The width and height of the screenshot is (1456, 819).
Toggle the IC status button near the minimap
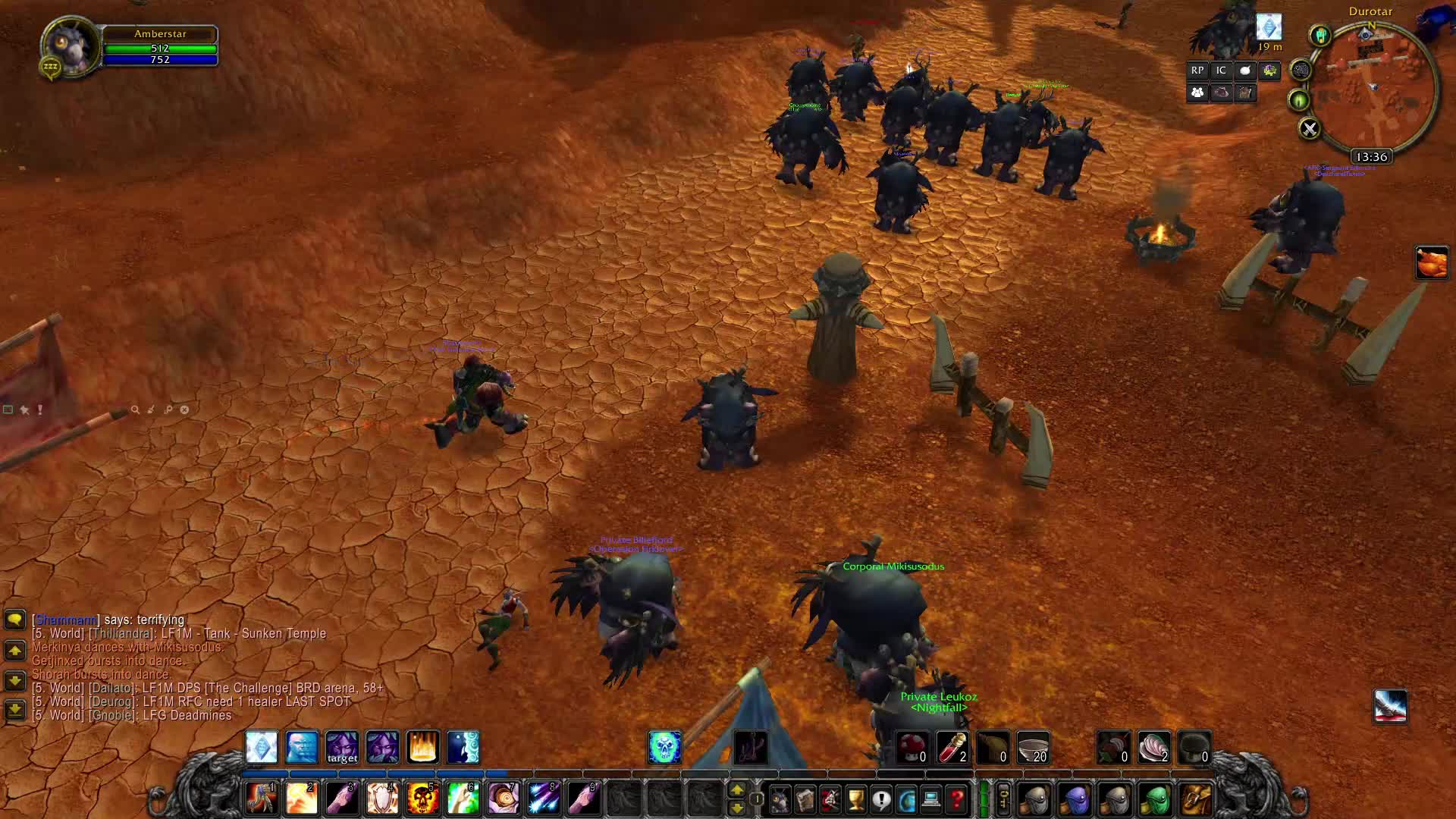pos(1221,70)
